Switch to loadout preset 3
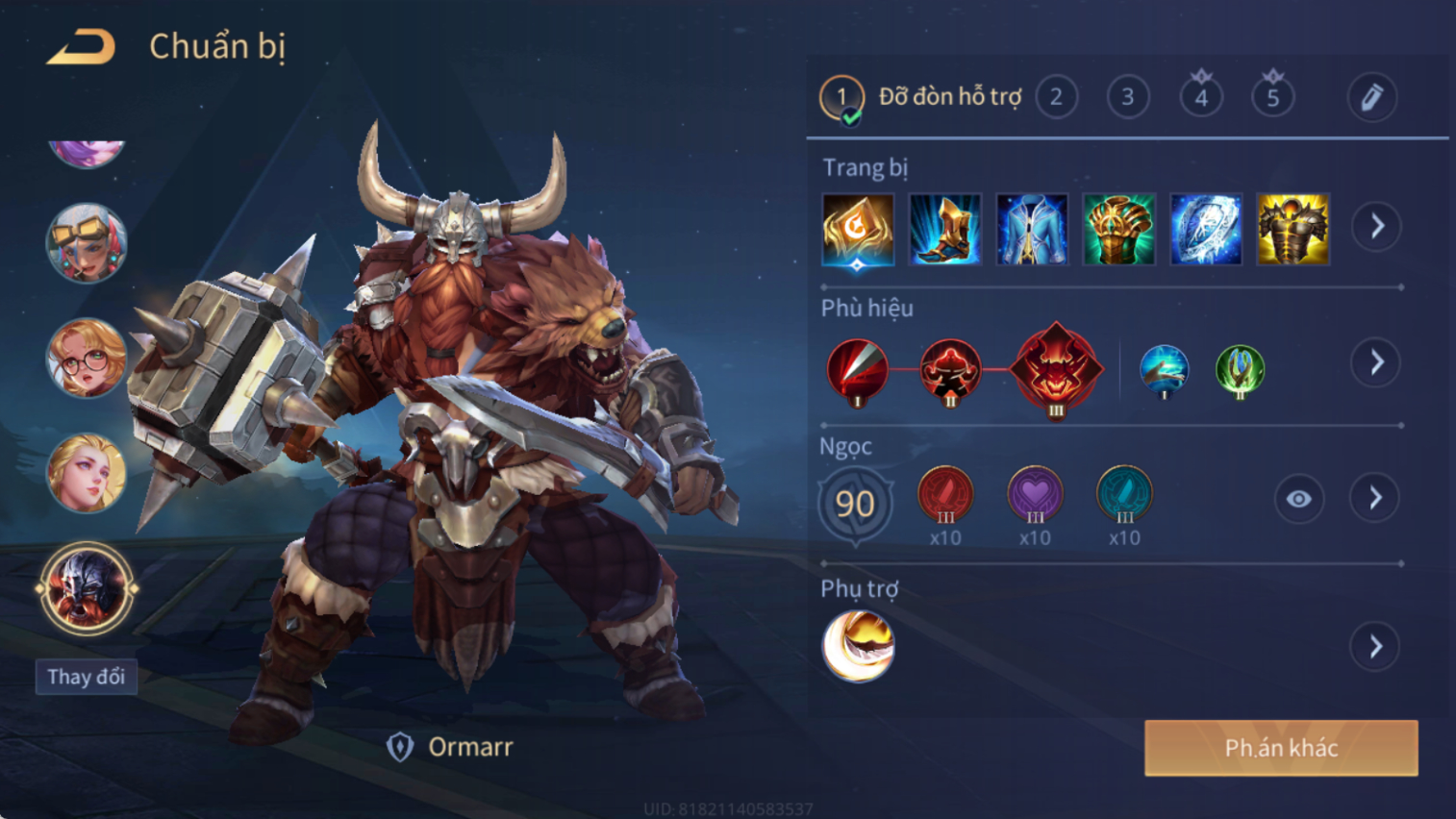Image resolution: width=1456 pixels, height=819 pixels. coord(1127,97)
